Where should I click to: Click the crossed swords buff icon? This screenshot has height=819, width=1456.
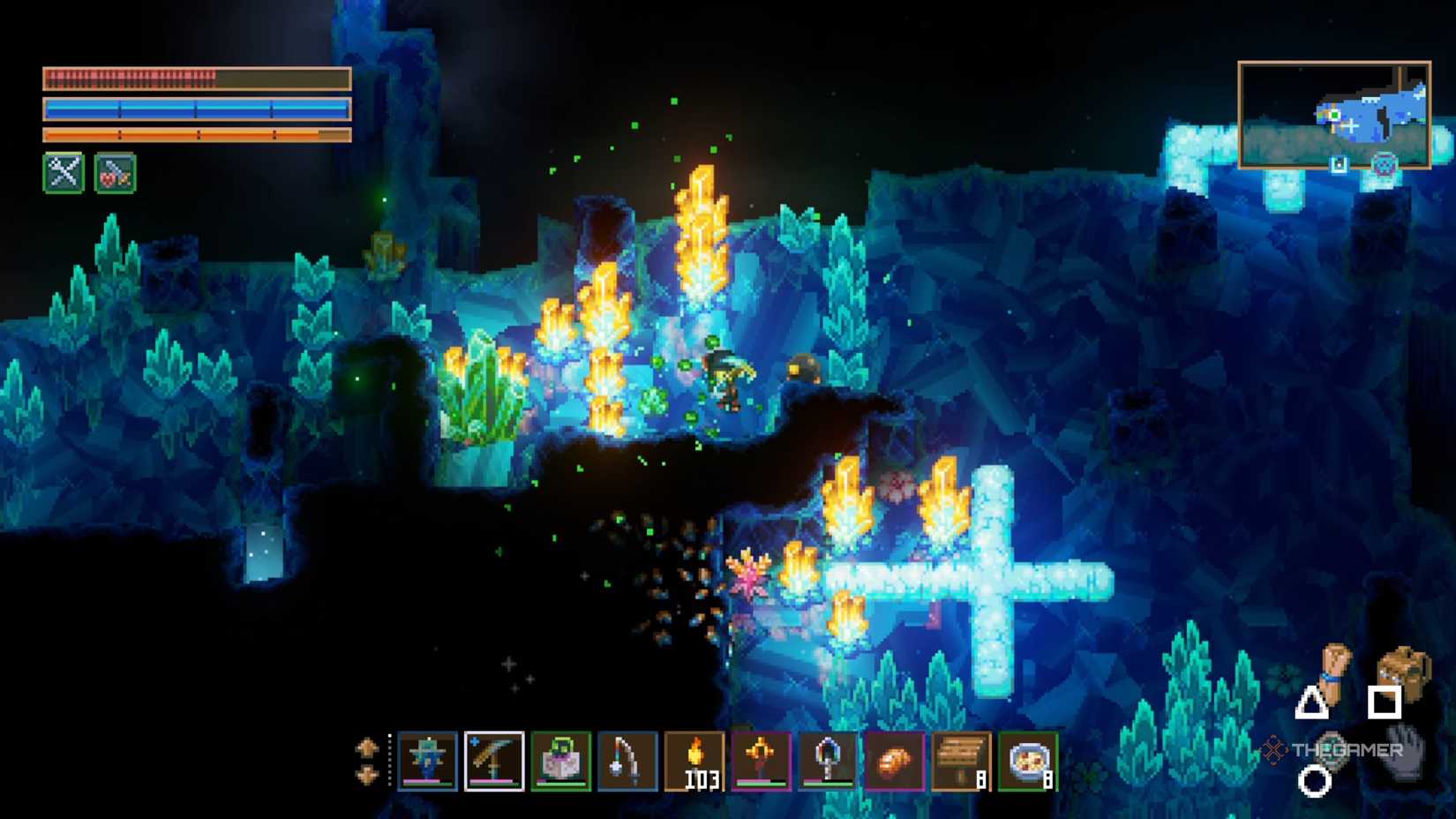coord(64,172)
